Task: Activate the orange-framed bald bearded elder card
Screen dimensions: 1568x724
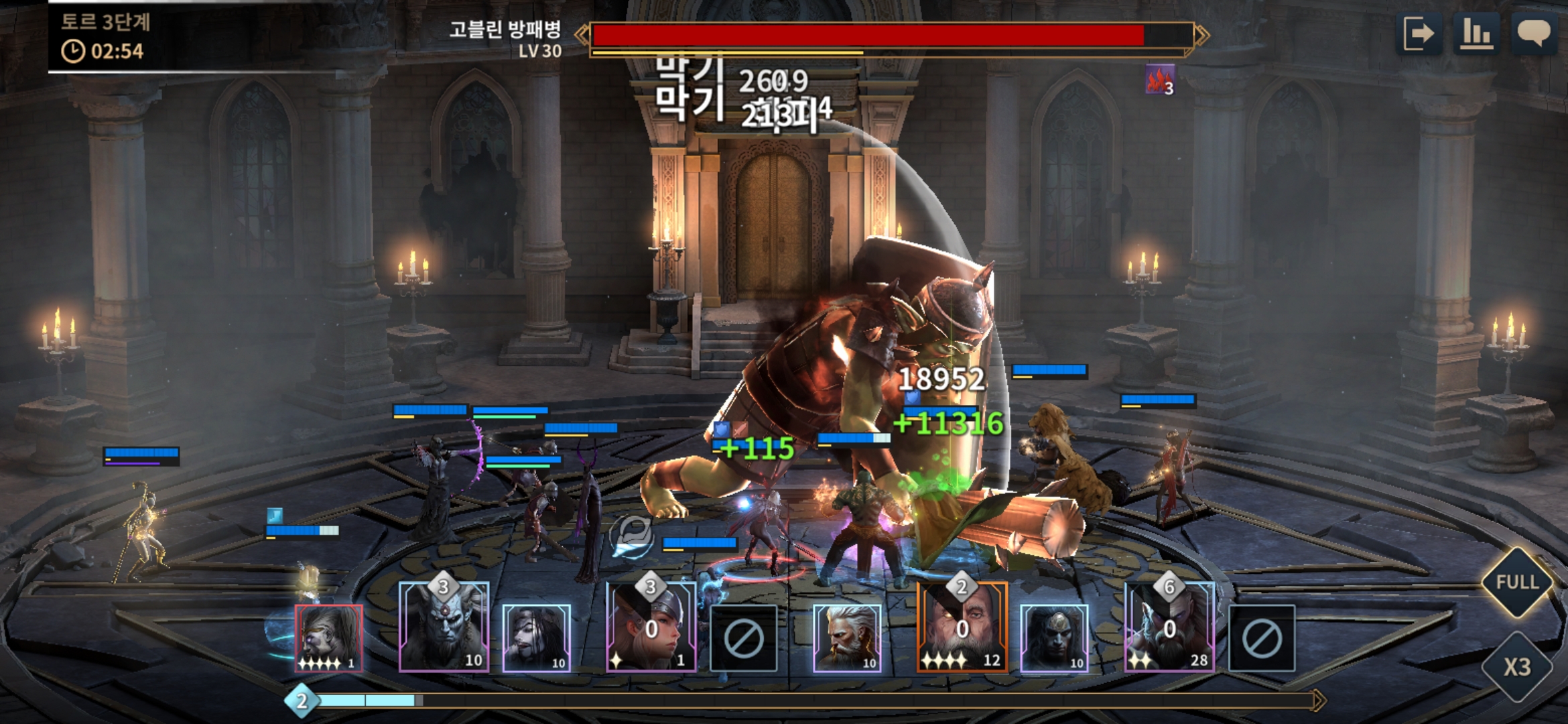Action: coord(962,627)
